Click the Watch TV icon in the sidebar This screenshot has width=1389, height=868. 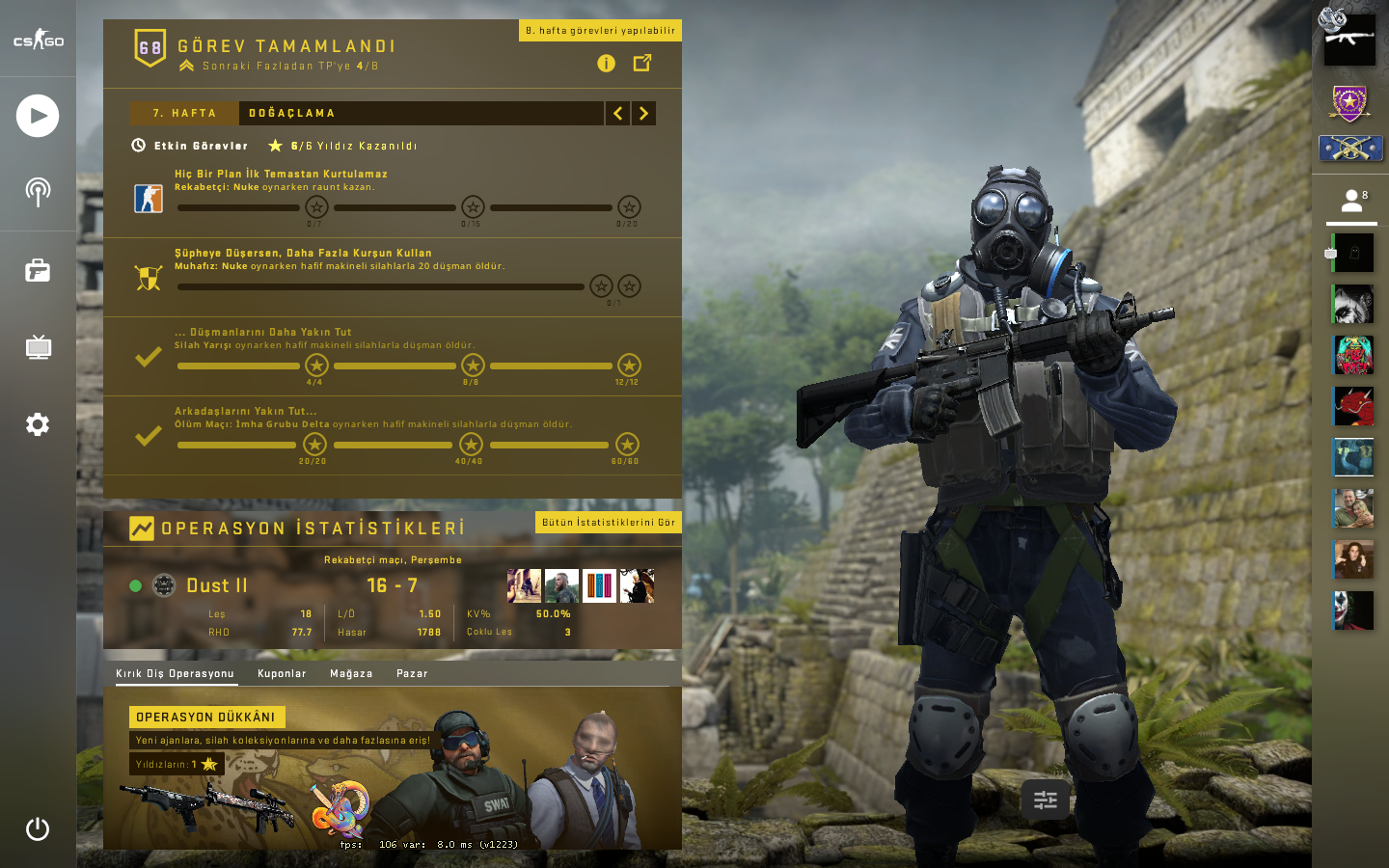tap(38, 347)
